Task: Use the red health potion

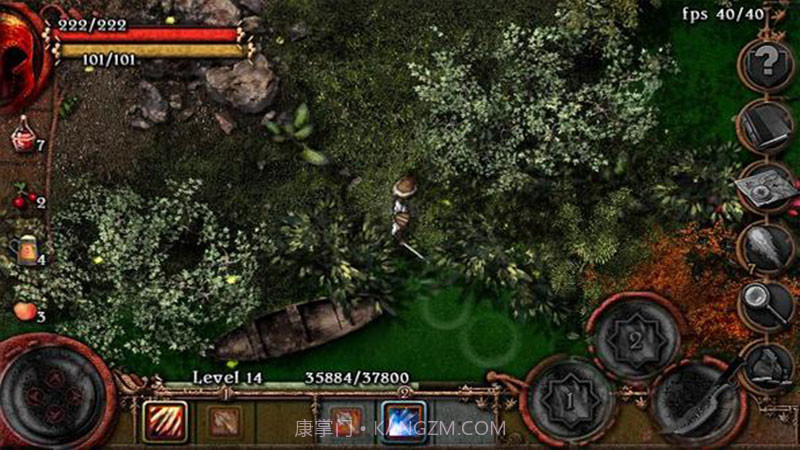Action: tap(23, 135)
